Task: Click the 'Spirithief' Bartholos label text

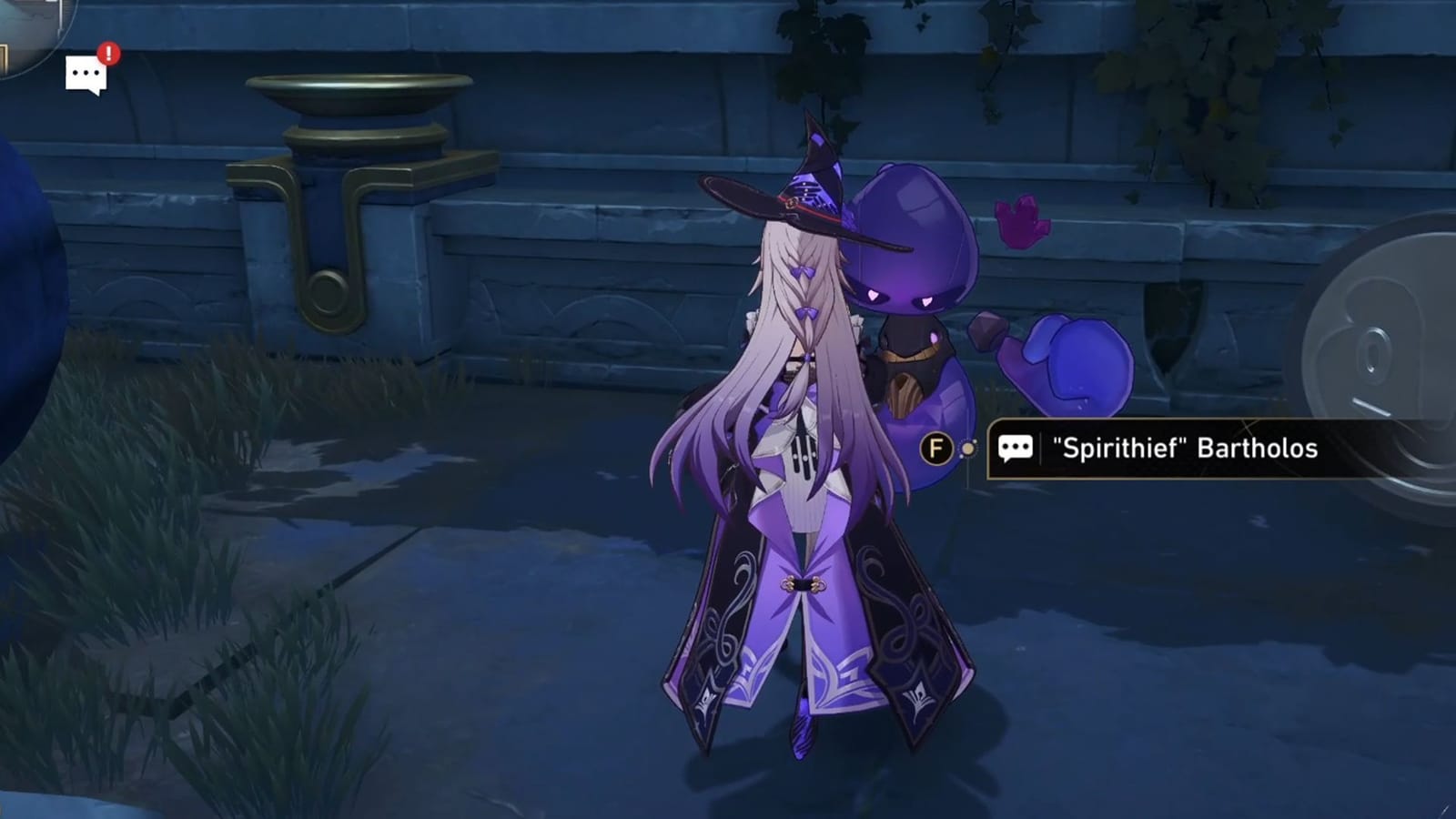Action: [1186, 446]
